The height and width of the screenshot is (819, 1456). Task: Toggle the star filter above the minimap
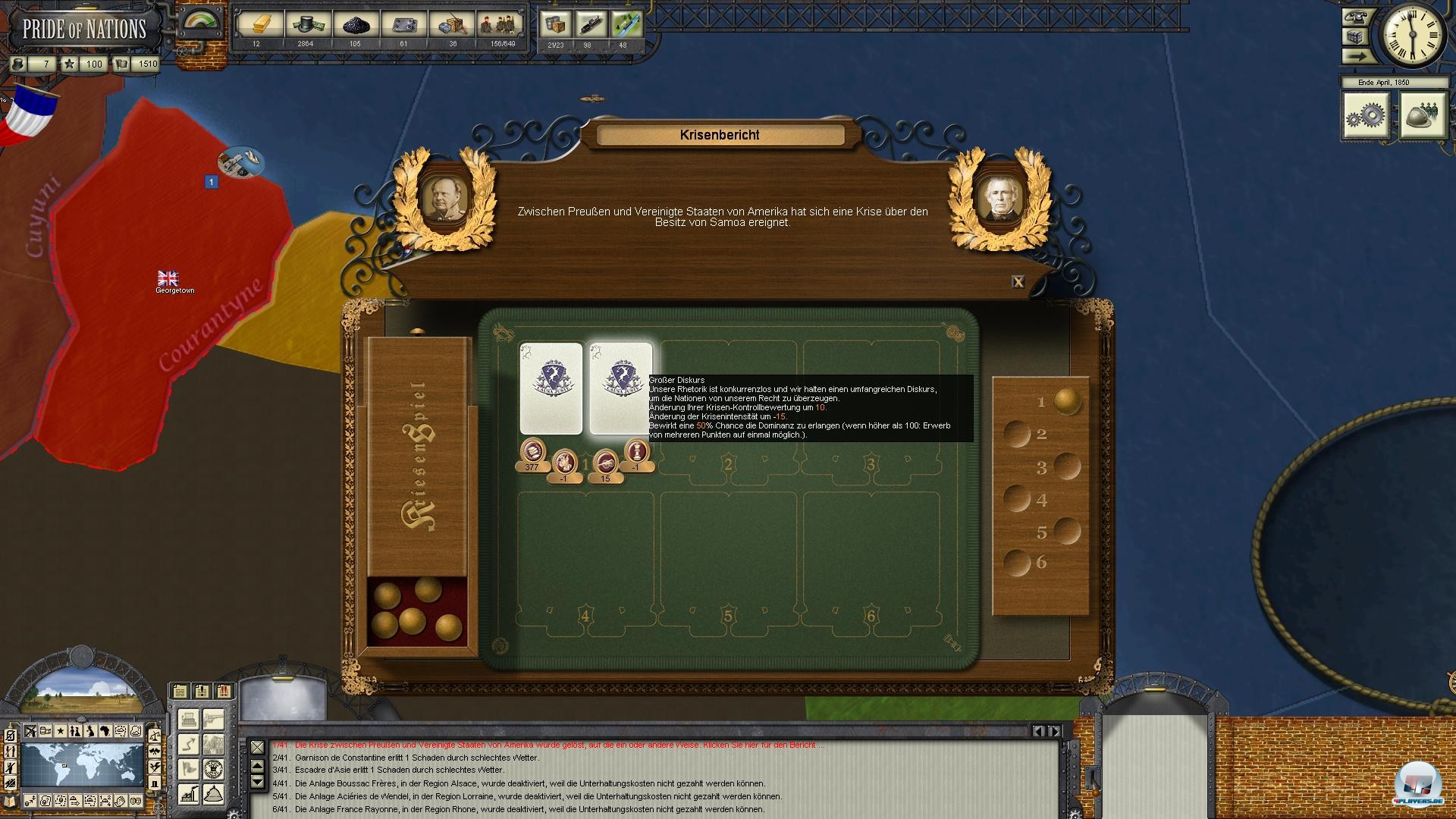click(x=60, y=731)
